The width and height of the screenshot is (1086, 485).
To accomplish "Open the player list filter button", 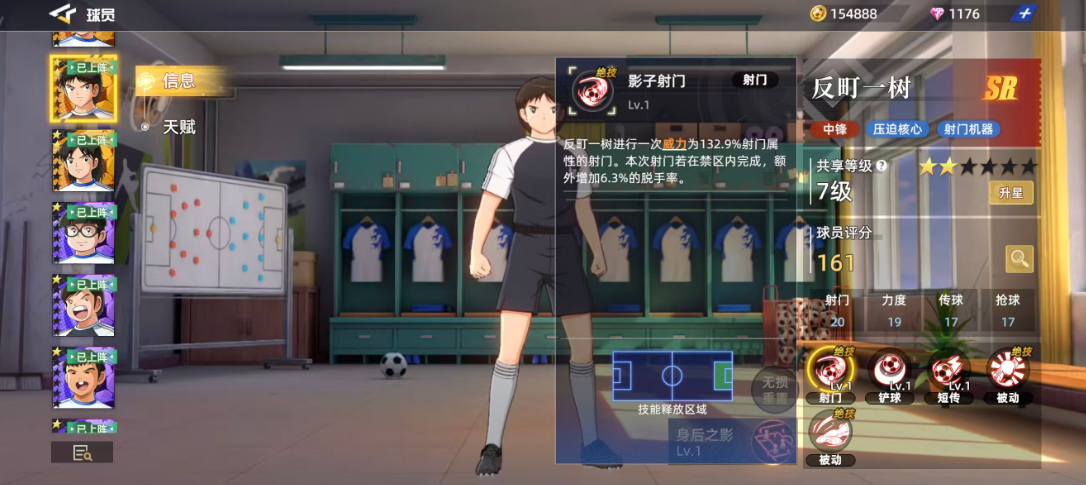I will click(82, 453).
